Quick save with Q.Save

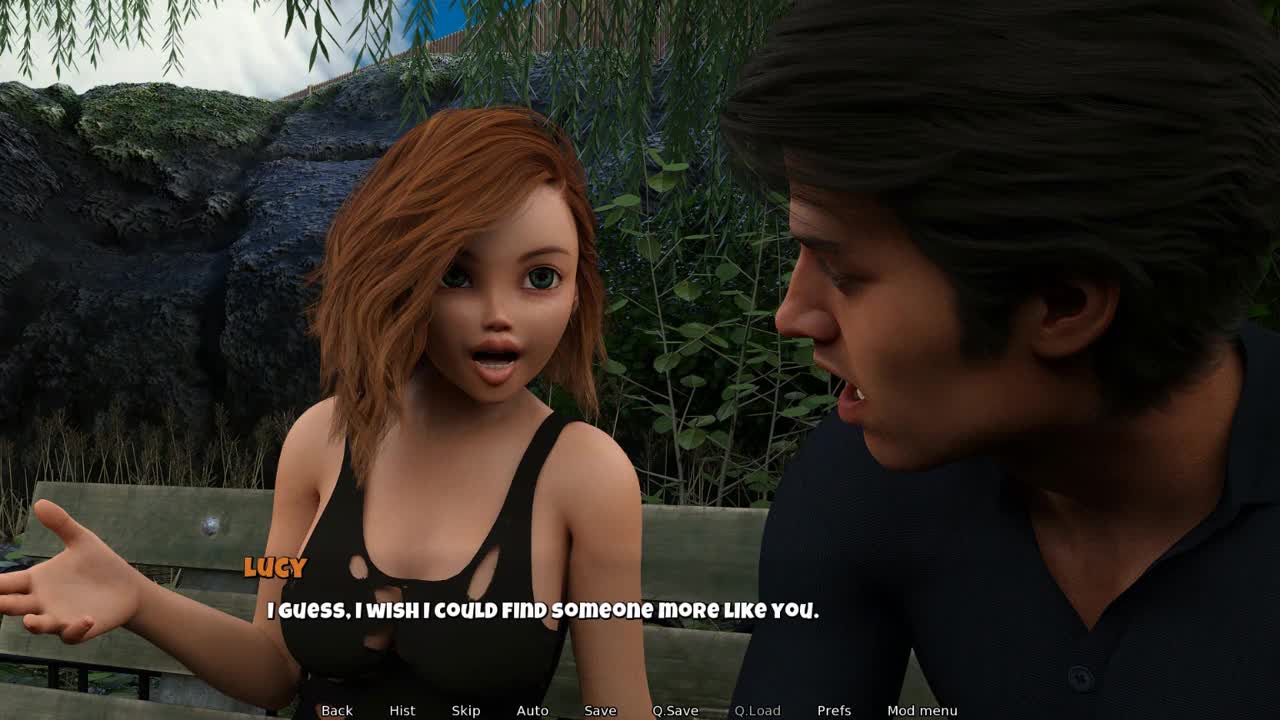click(x=675, y=710)
